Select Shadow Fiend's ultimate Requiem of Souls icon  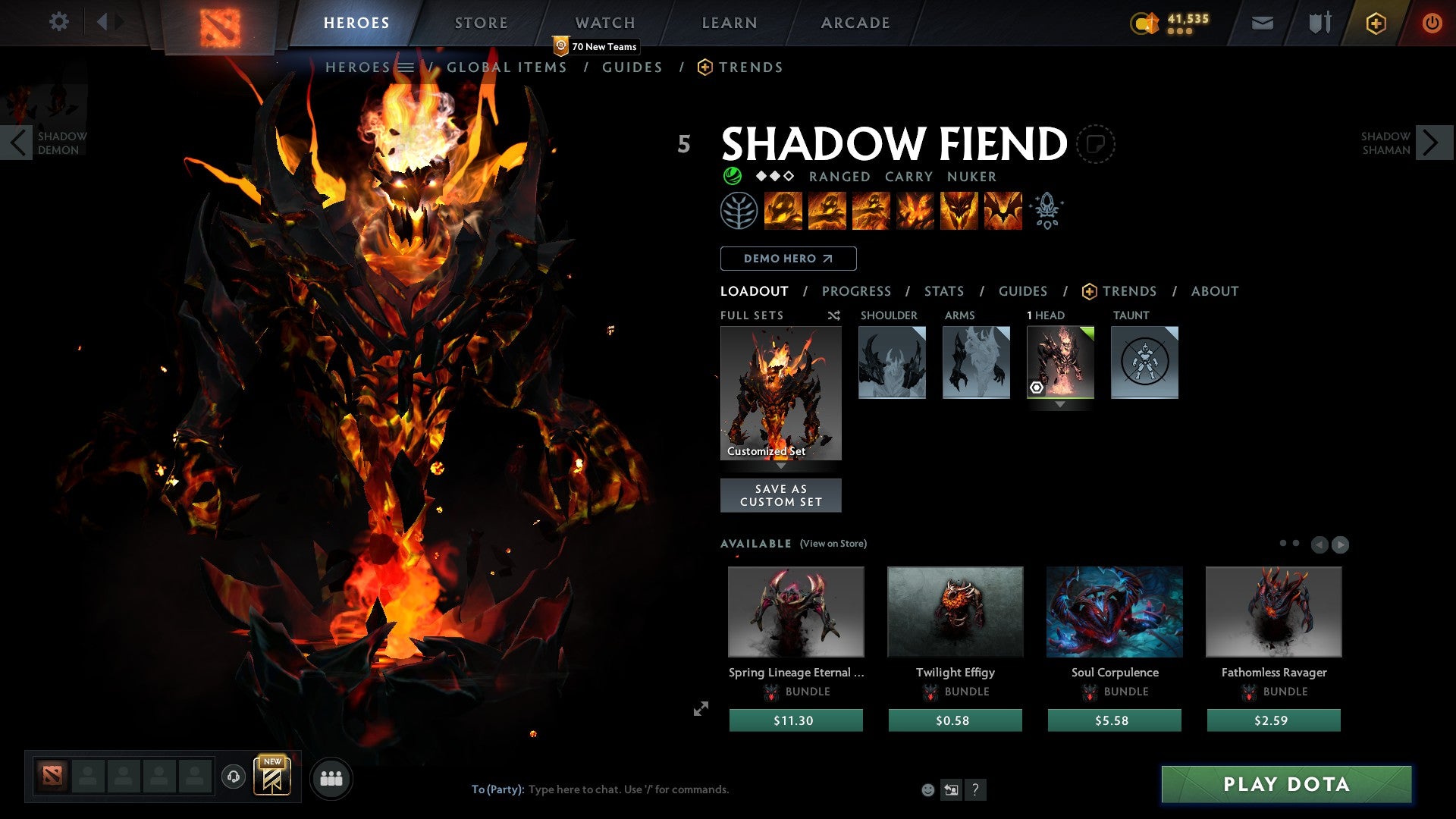click(x=1003, y=211)
